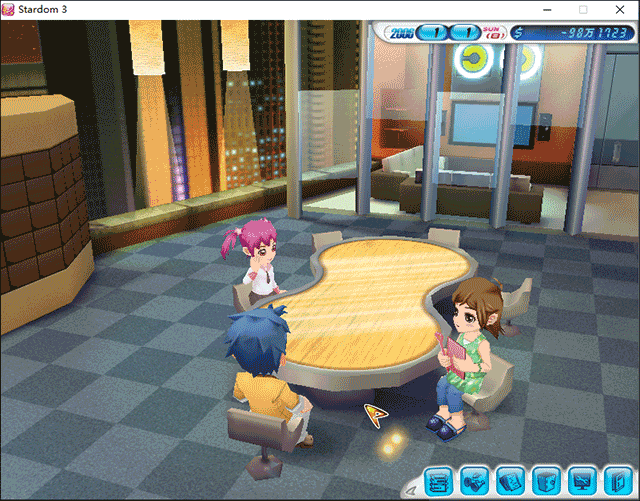Open the notebook icon in the toolbar

509,482
